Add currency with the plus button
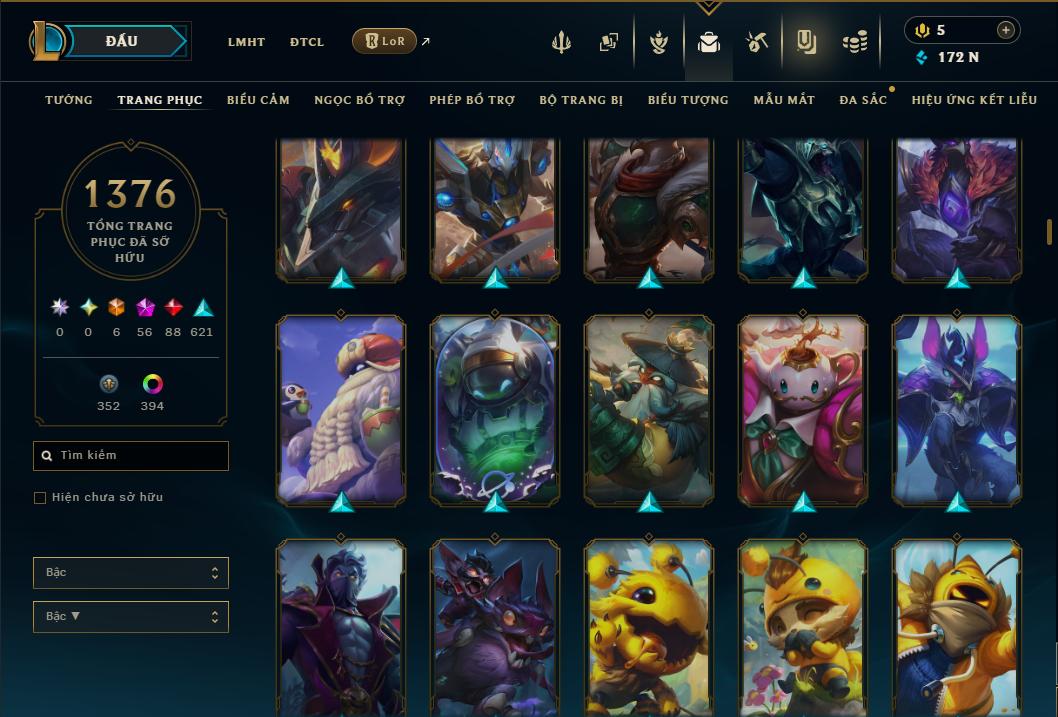1058x717 pixels. [1005, 30]
